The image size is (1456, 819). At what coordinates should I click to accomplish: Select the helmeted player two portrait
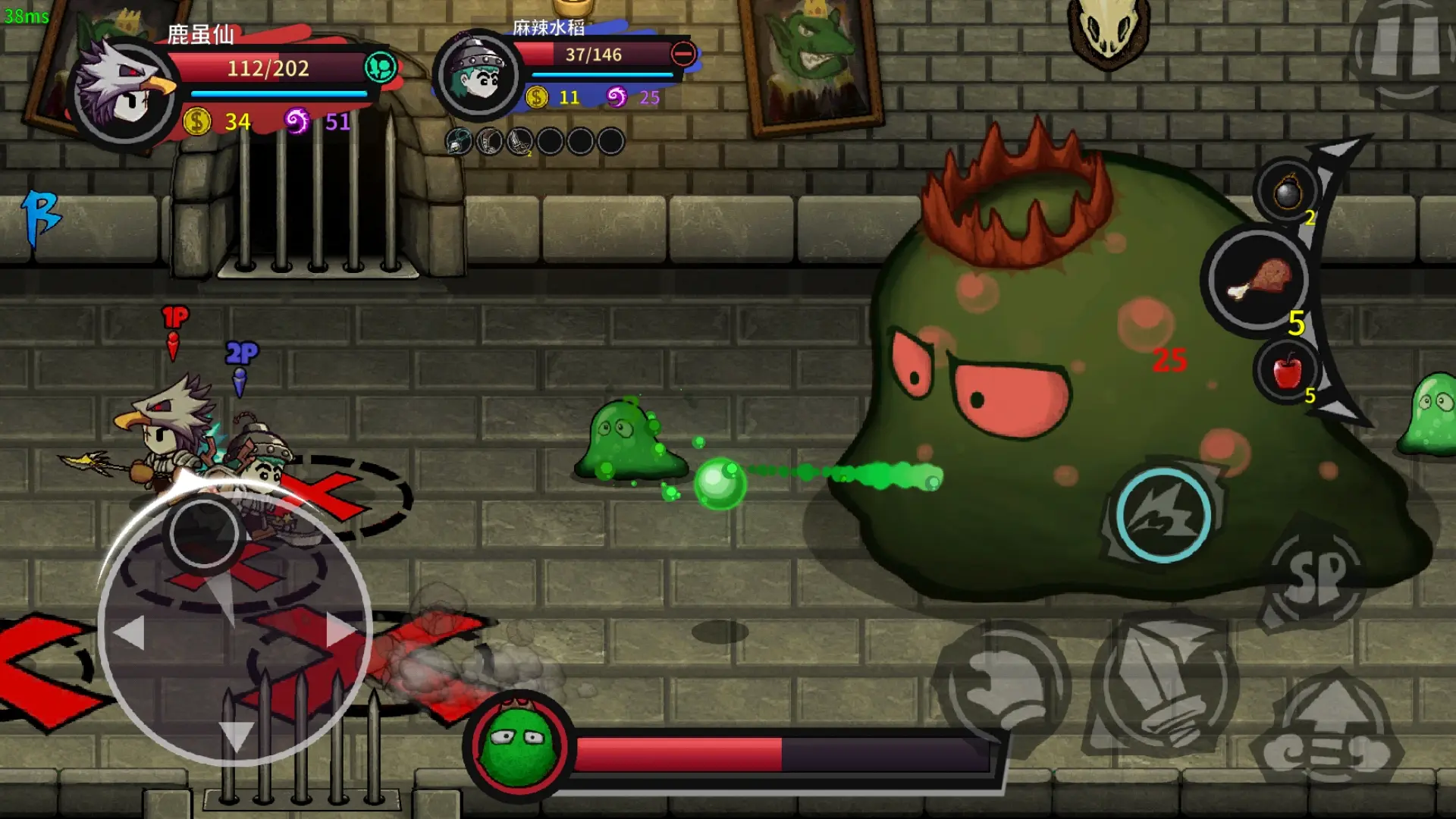click(x=478, y=75)
